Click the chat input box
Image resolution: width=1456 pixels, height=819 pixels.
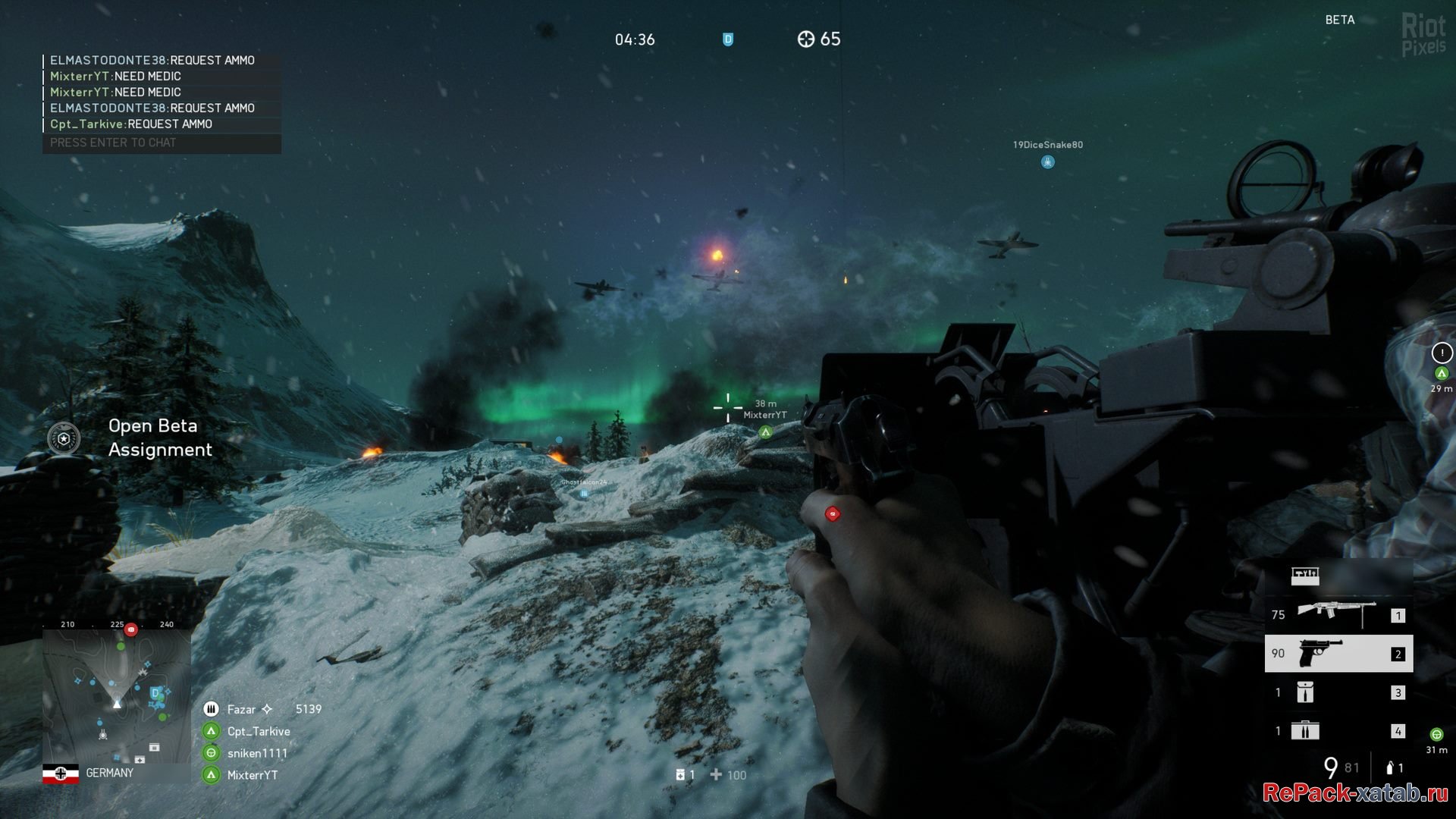pos(162,143)
